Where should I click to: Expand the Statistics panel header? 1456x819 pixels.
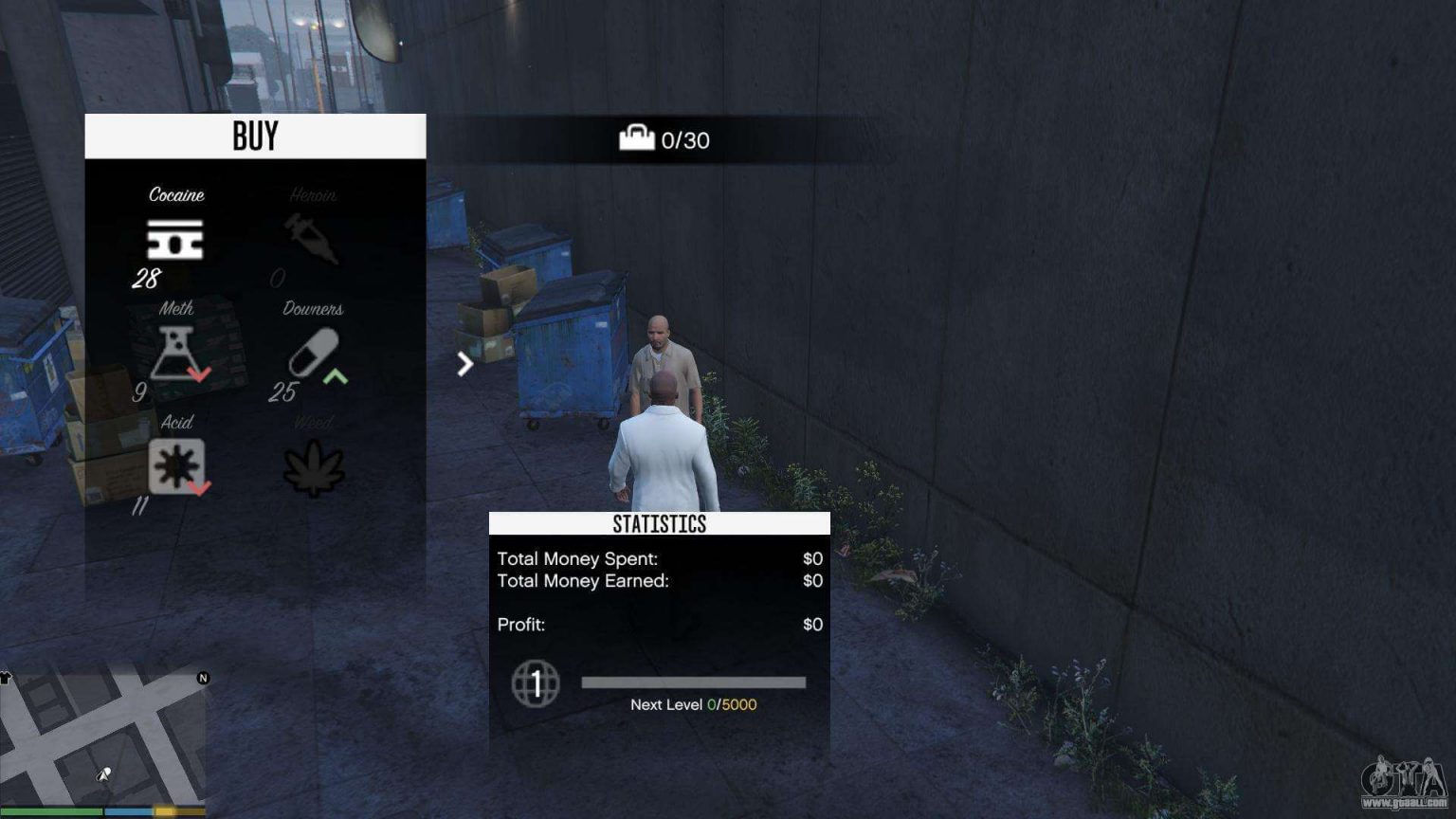point(659,522)
